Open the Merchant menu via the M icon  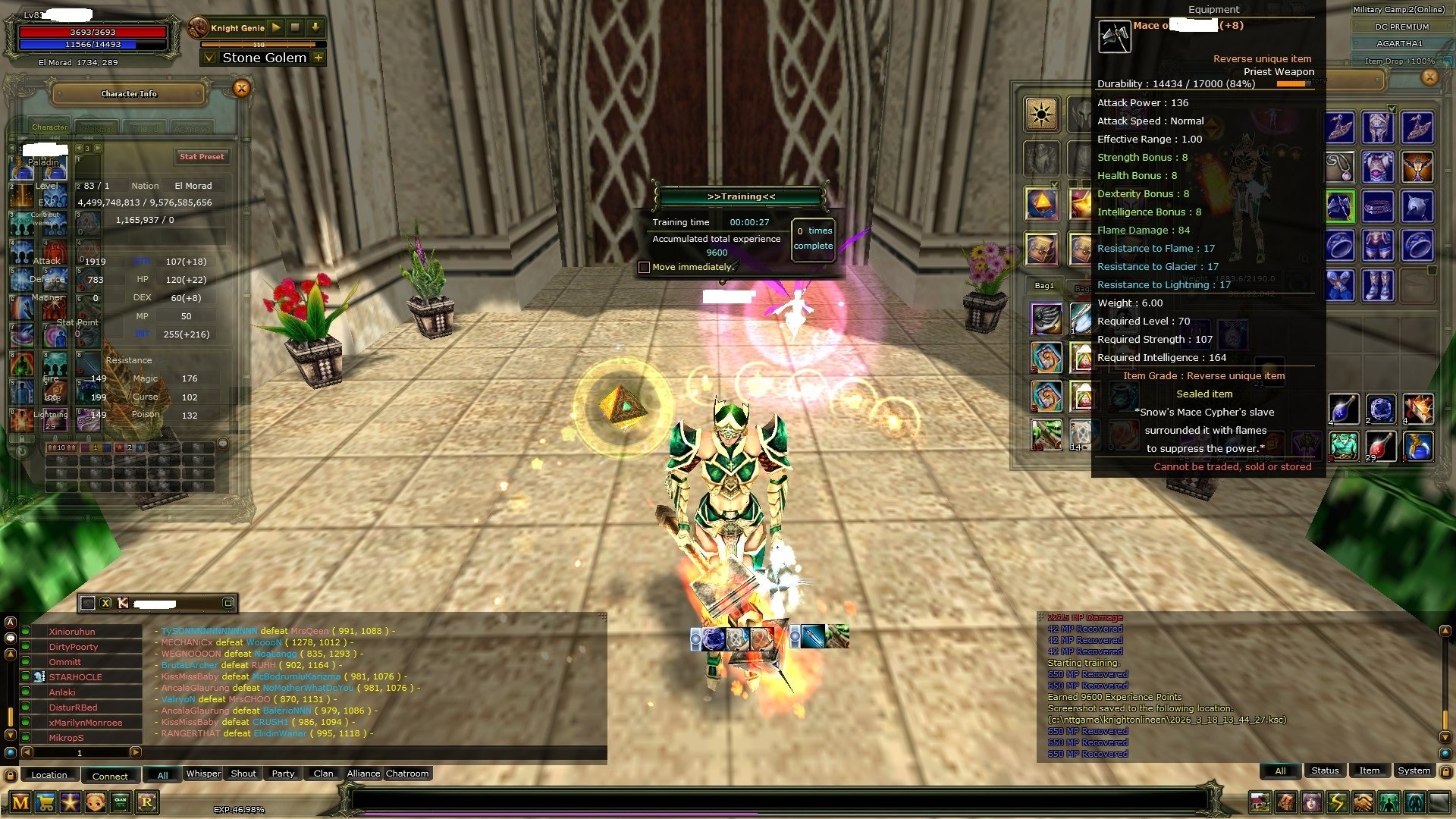pos(20,802)
